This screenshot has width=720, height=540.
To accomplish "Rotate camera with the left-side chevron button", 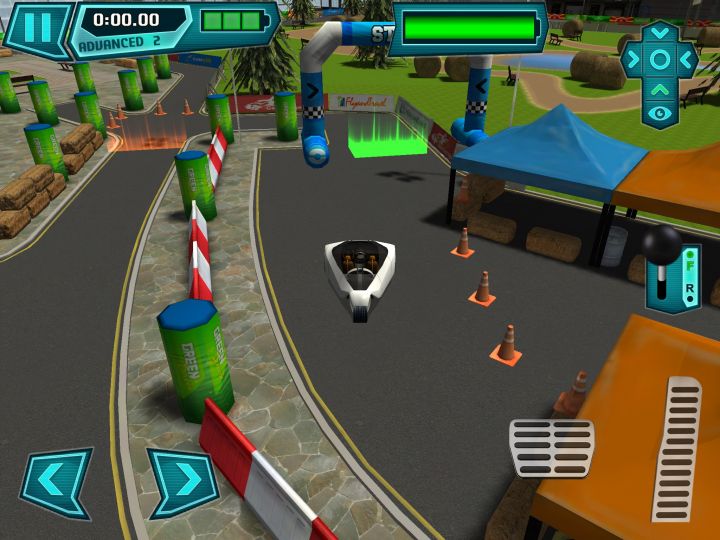I will tap(632, 59).
